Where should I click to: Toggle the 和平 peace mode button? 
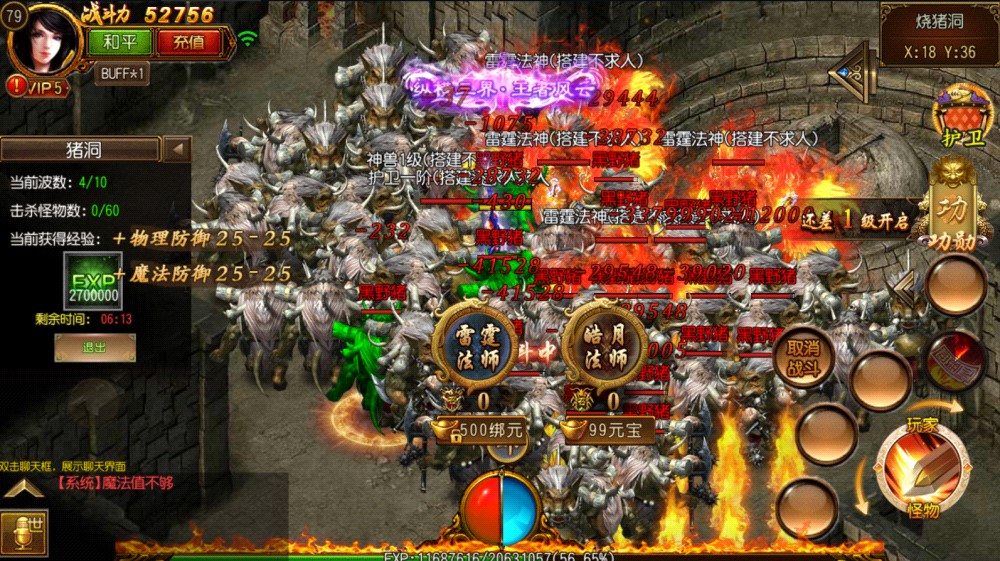click(x=120, y=42)
